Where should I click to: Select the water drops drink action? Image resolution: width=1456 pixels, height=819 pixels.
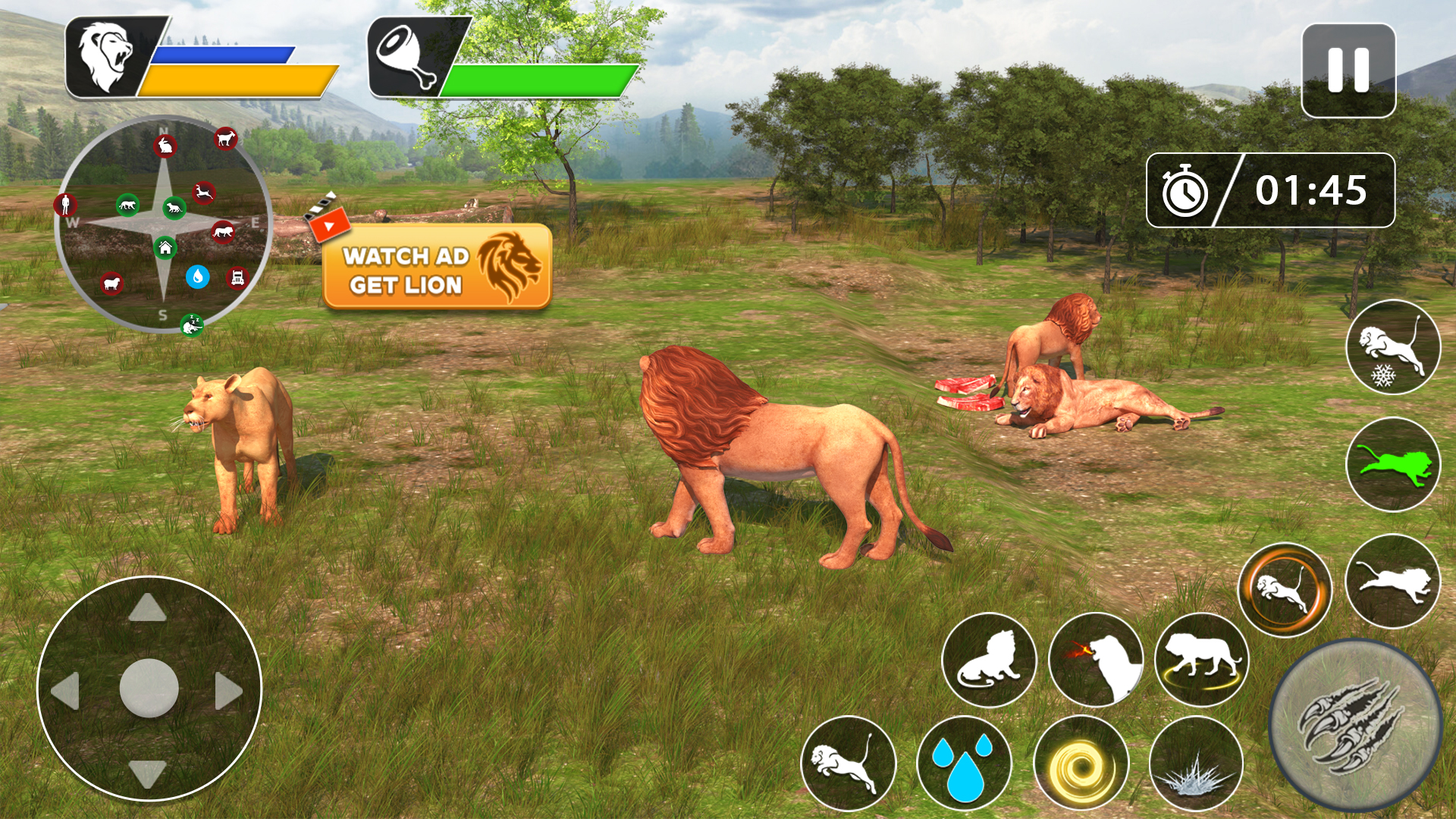pyautogui.click(x=963, y=762)
